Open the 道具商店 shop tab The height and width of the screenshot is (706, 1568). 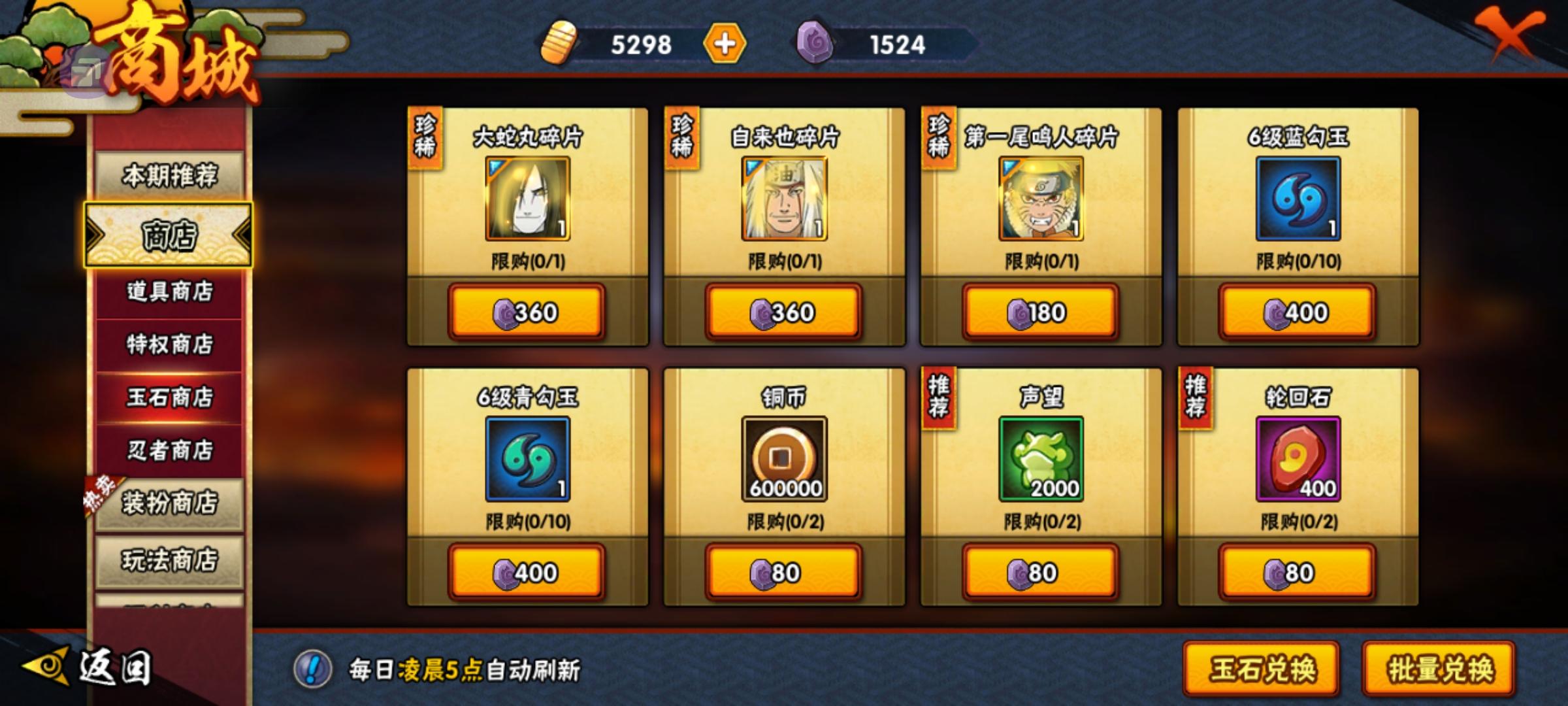(169, 293)
